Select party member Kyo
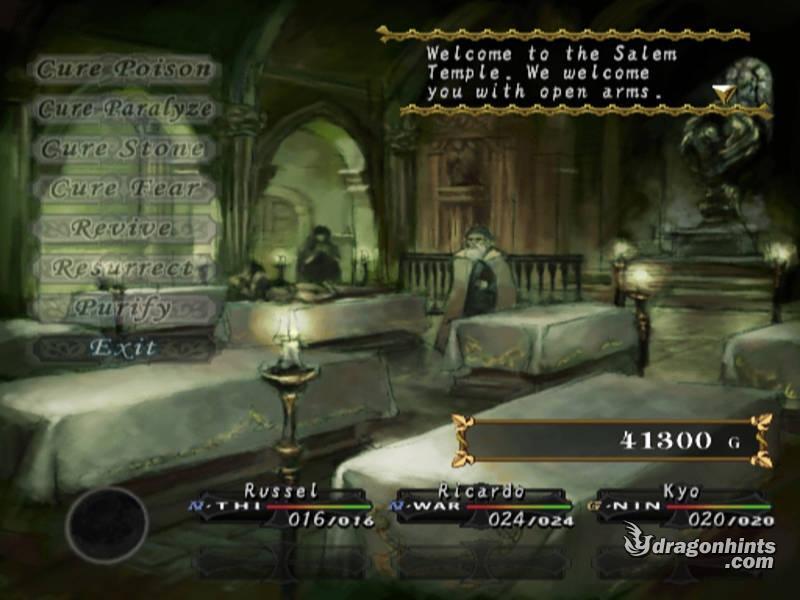This screenshot has height=600, width=800. coord(682,506)
